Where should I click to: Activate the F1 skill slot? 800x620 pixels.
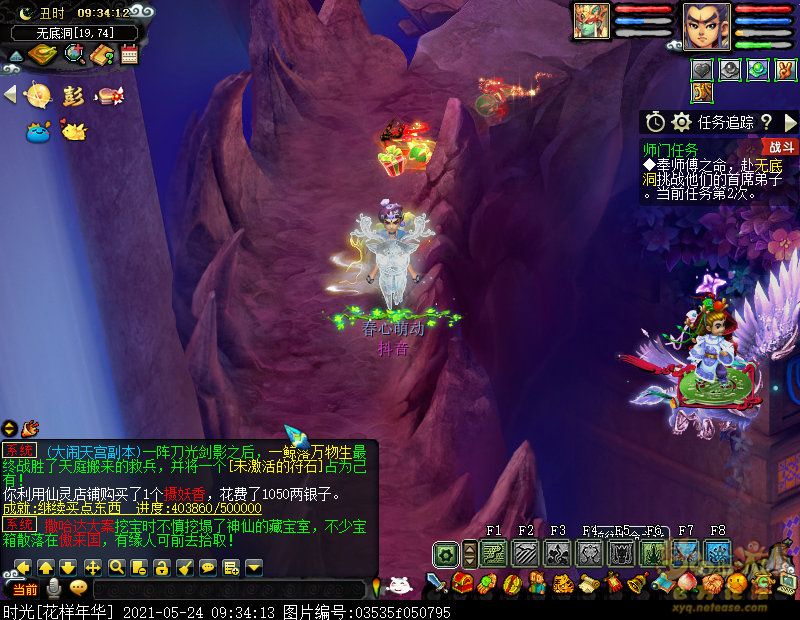(x=494, y=553)
